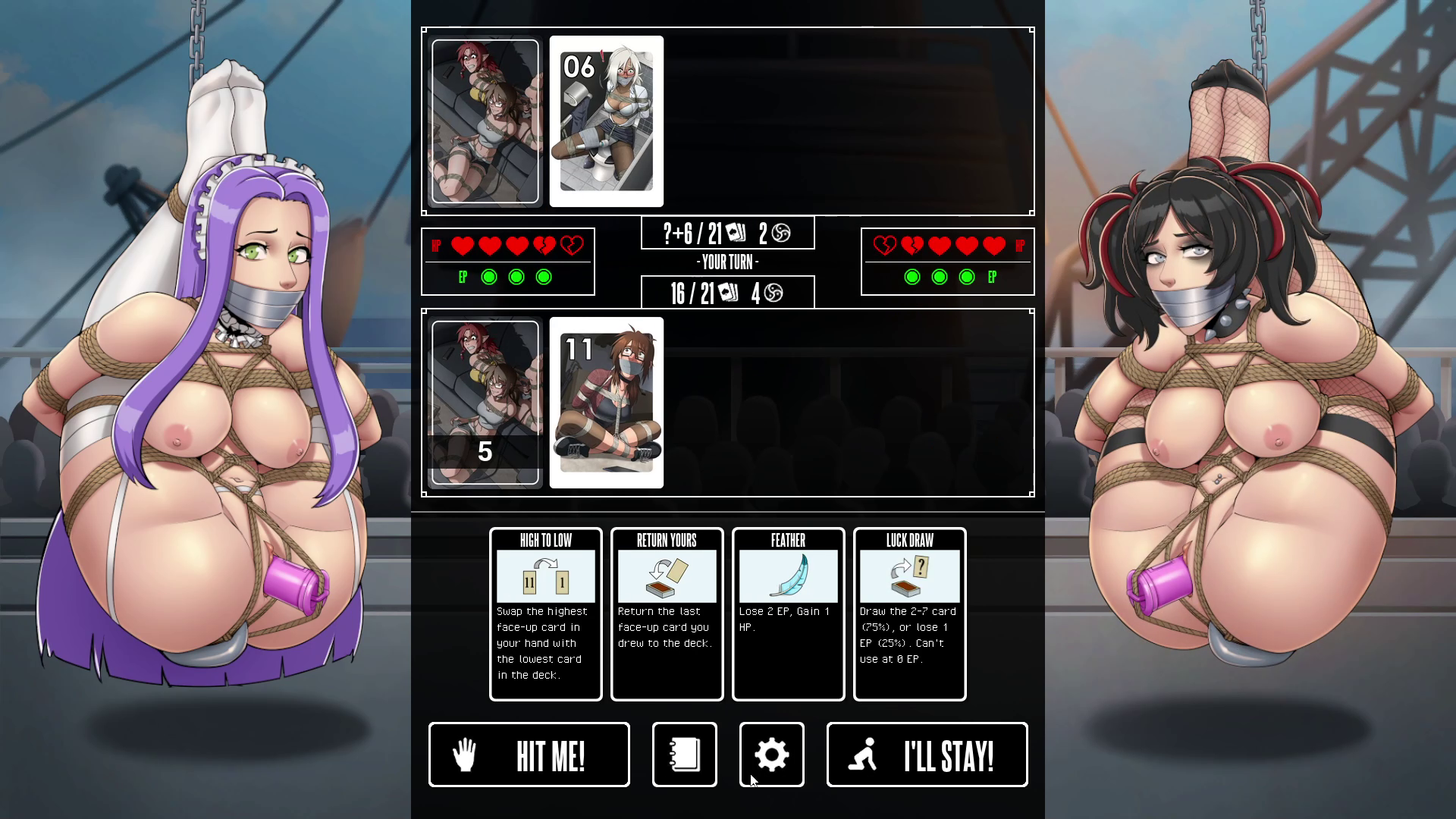Open the settings gear icon
The height and width of the screenshot is (819, 1456).
(771, 754)
